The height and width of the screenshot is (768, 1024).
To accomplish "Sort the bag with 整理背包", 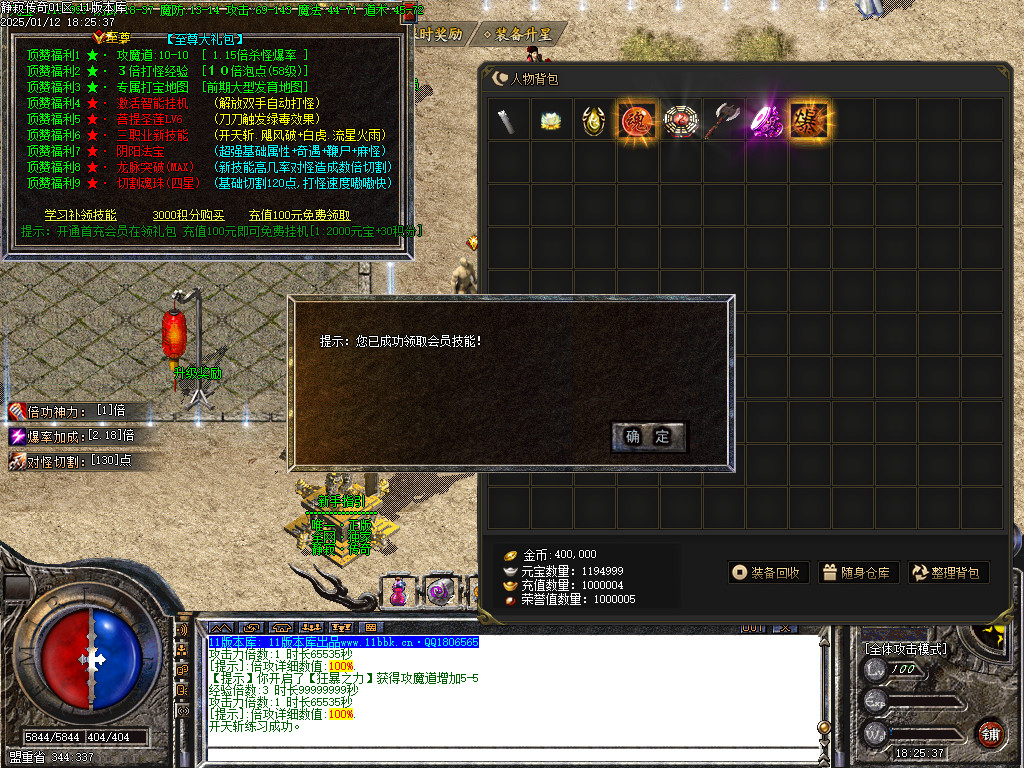I will pyautogui.click(x=948, y=573).
